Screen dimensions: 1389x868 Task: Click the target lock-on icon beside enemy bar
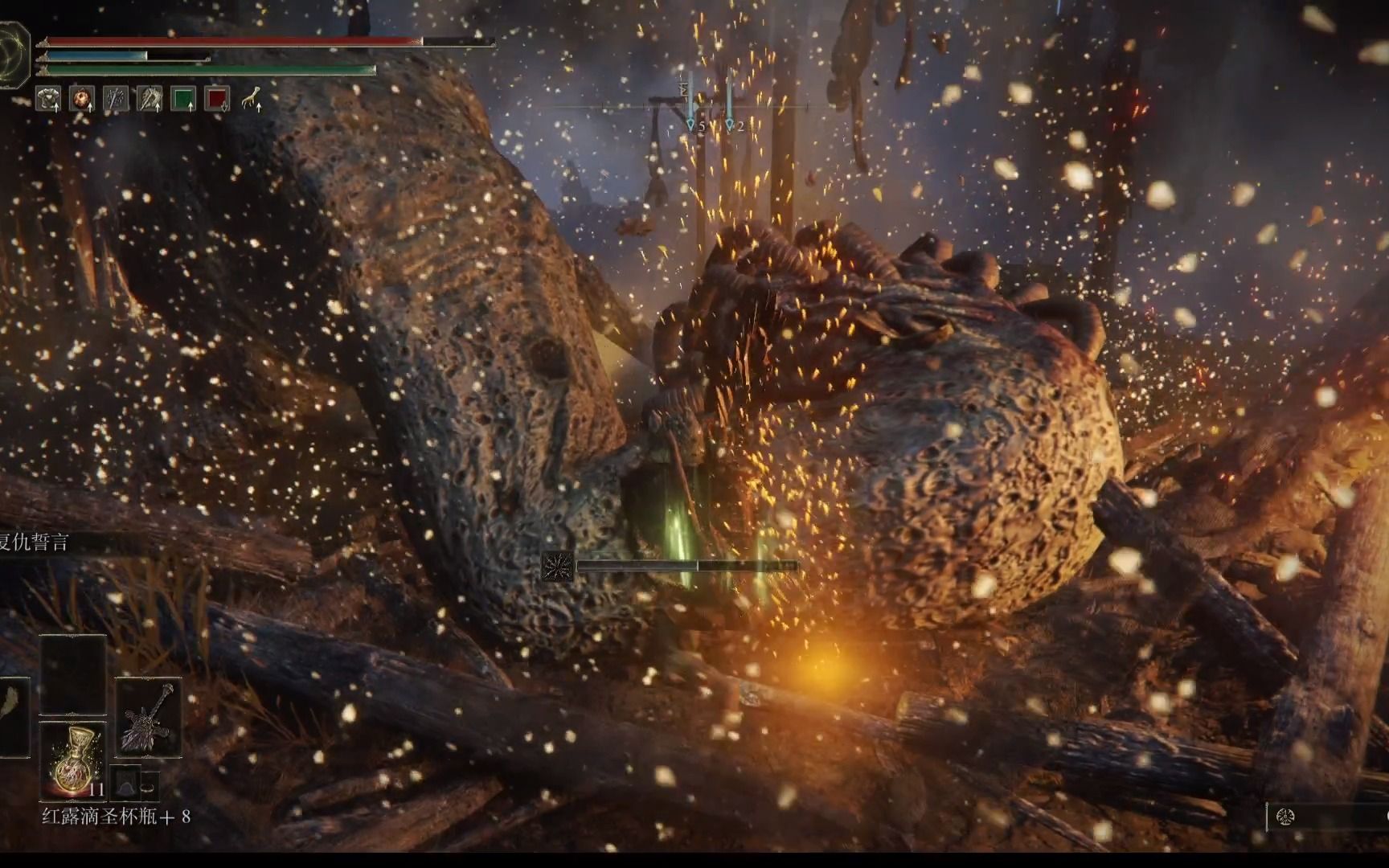(557, 566)
